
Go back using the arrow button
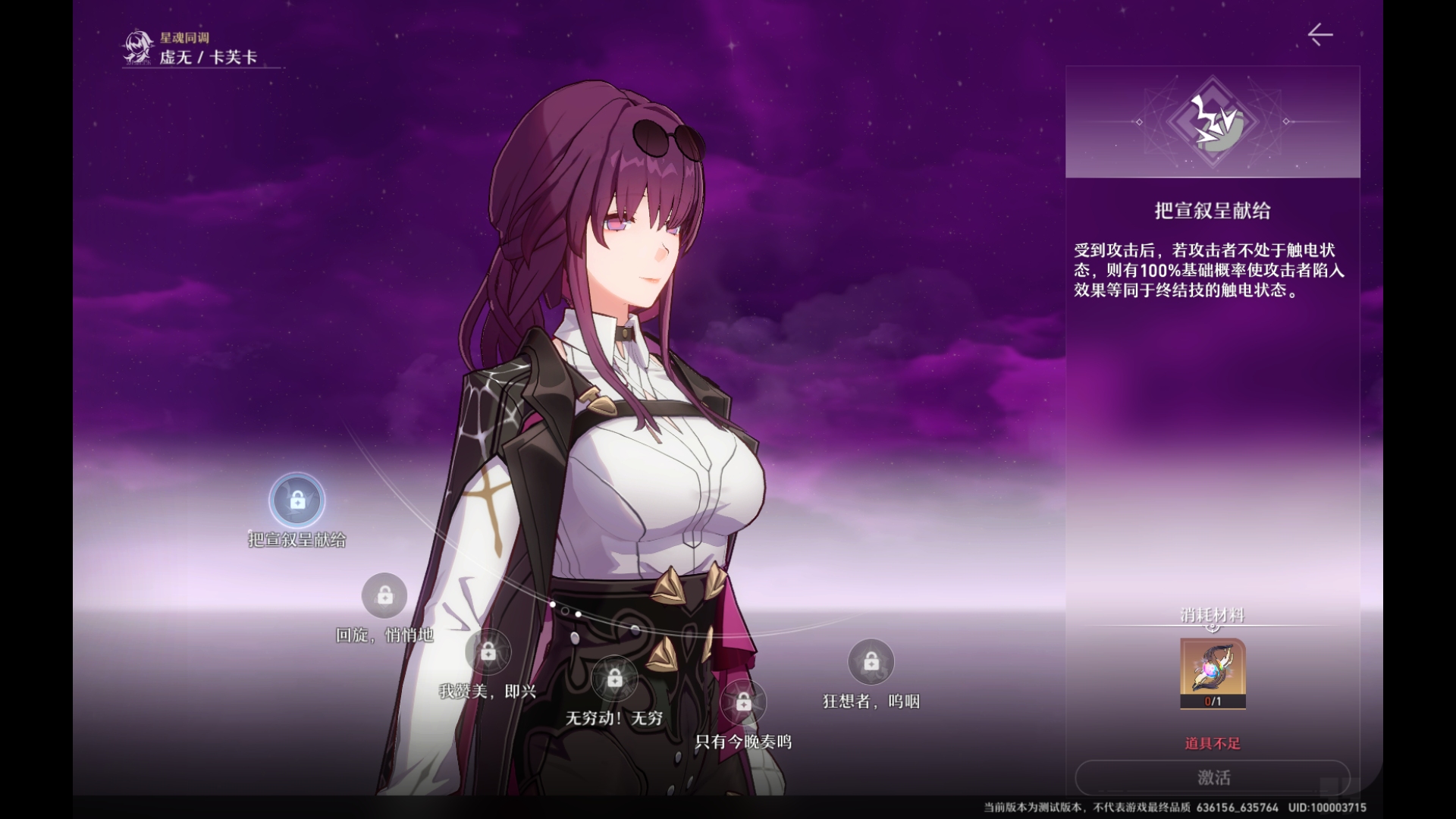click(1319, 35)
